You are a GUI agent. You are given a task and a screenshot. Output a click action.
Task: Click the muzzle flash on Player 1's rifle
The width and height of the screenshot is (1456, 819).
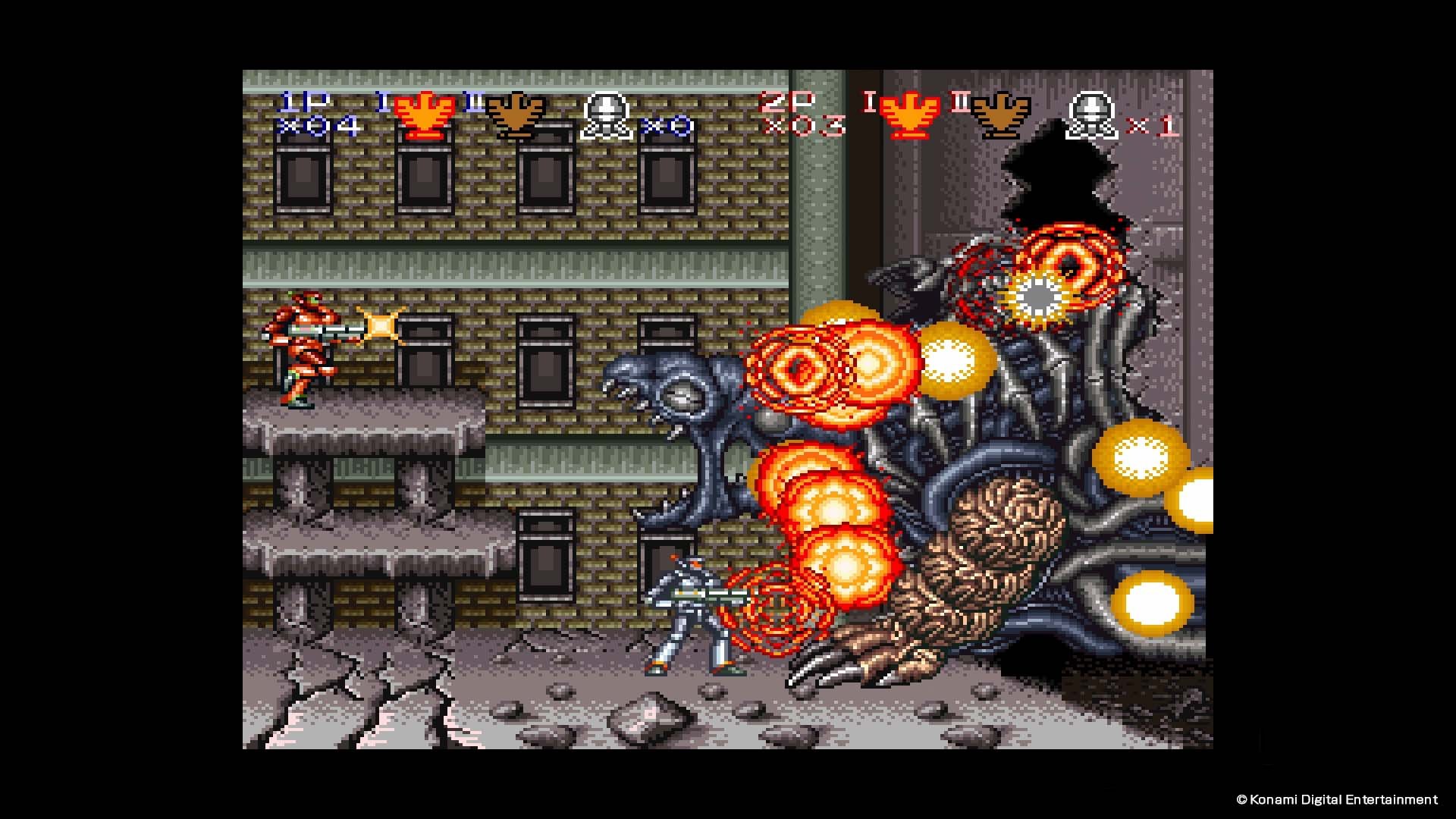pyautogui.click(x=381, y=325)
